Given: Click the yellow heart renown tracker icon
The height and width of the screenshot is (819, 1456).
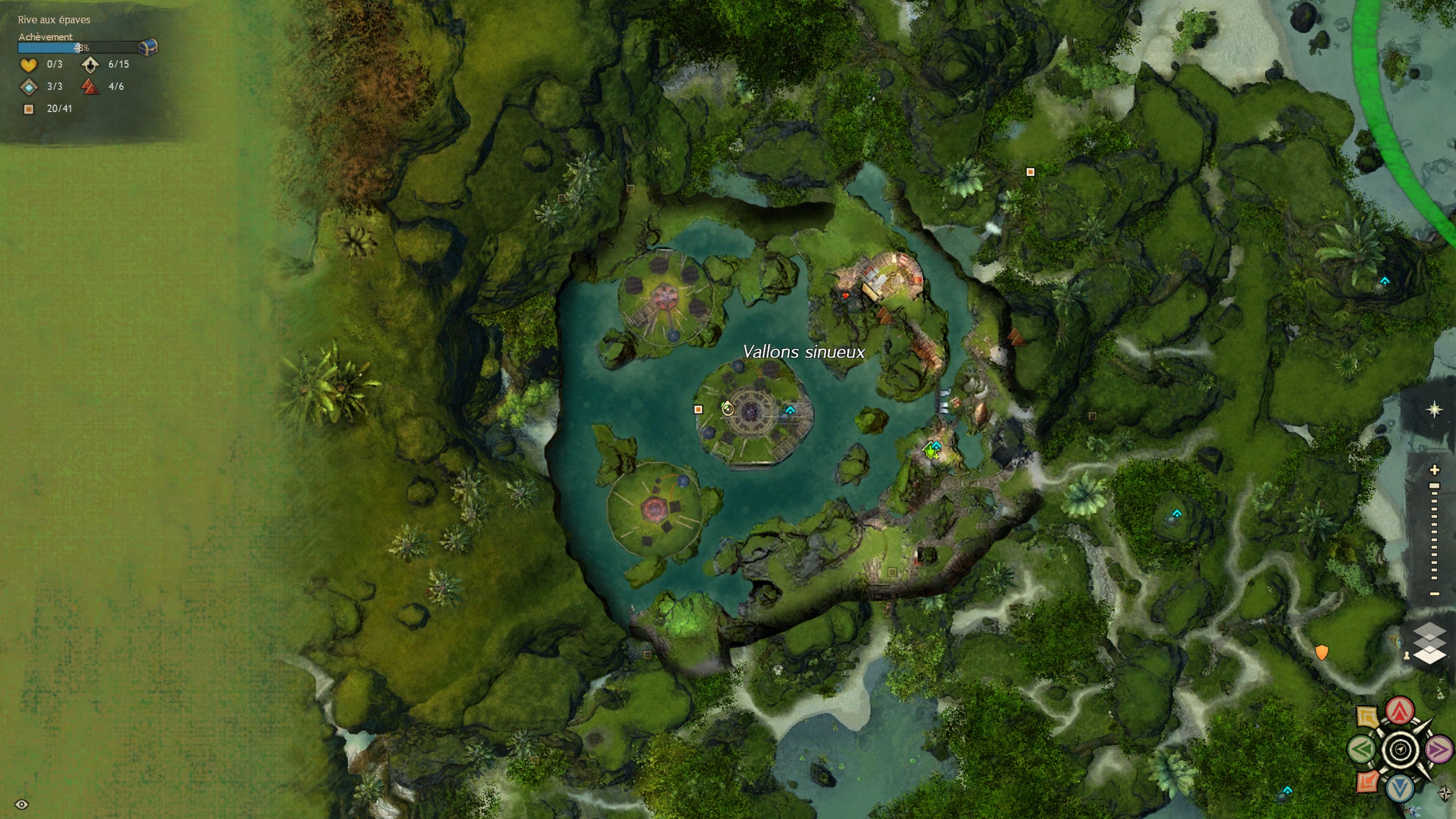Looking at the screenshot, I should (28, 65).
